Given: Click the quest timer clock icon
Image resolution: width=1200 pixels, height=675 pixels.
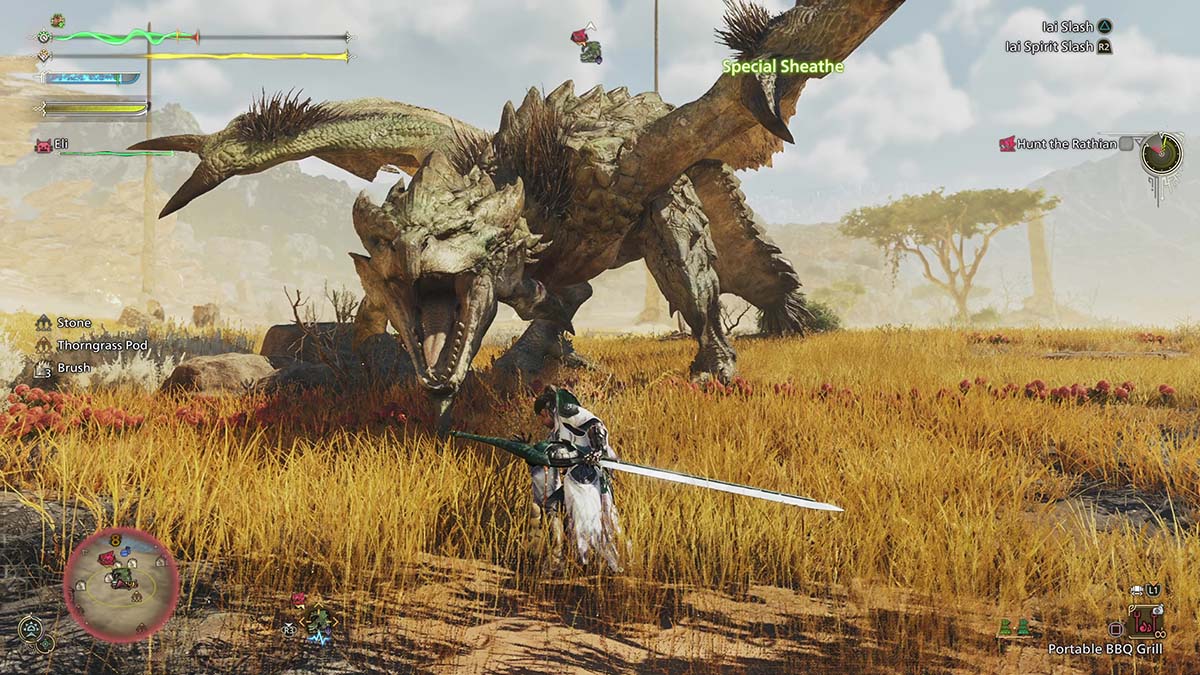Looking at the screenshot, I should point(1162,154).
